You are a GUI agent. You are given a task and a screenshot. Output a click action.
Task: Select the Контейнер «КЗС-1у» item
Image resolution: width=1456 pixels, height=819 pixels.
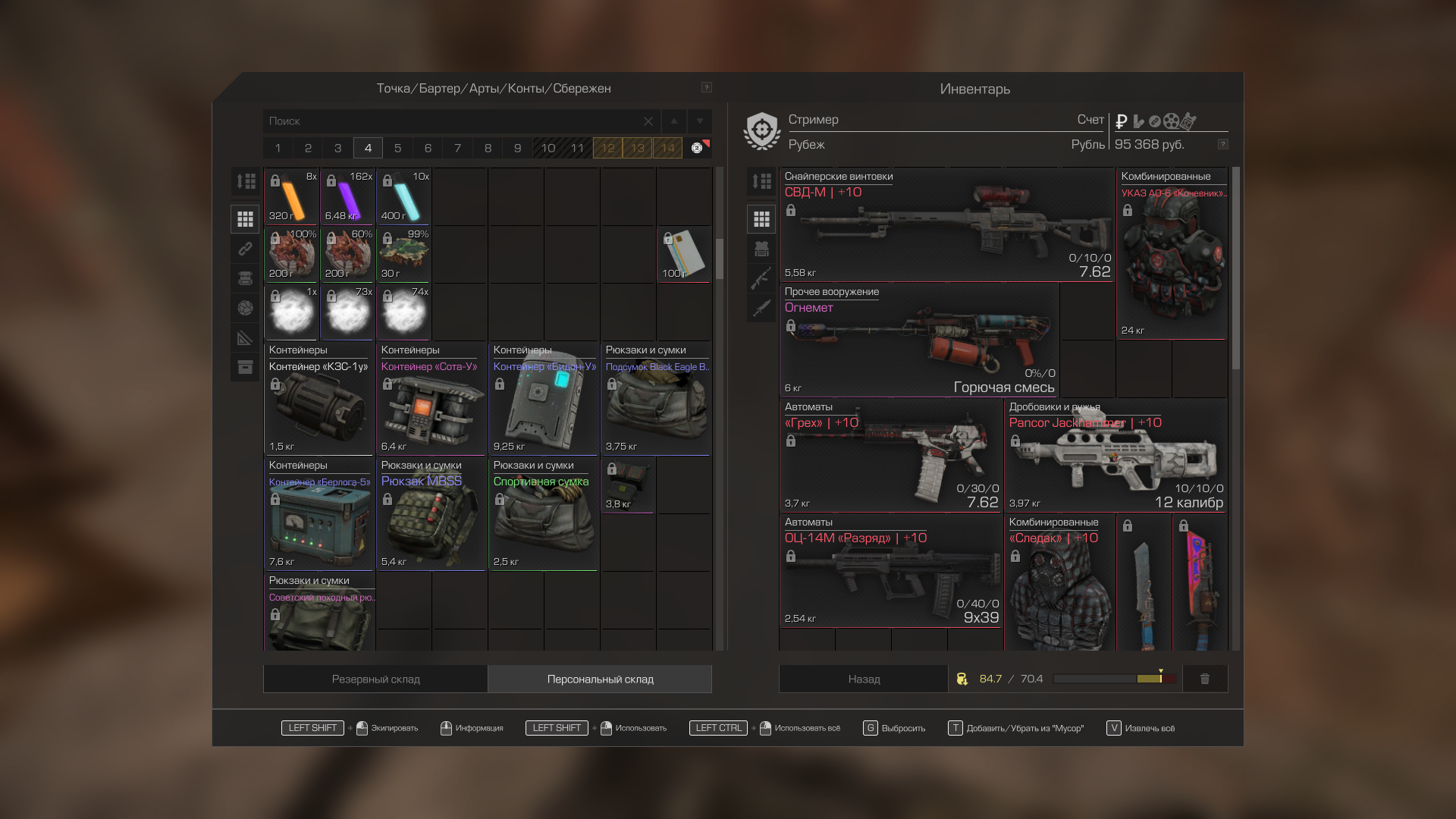click(319, 400)
